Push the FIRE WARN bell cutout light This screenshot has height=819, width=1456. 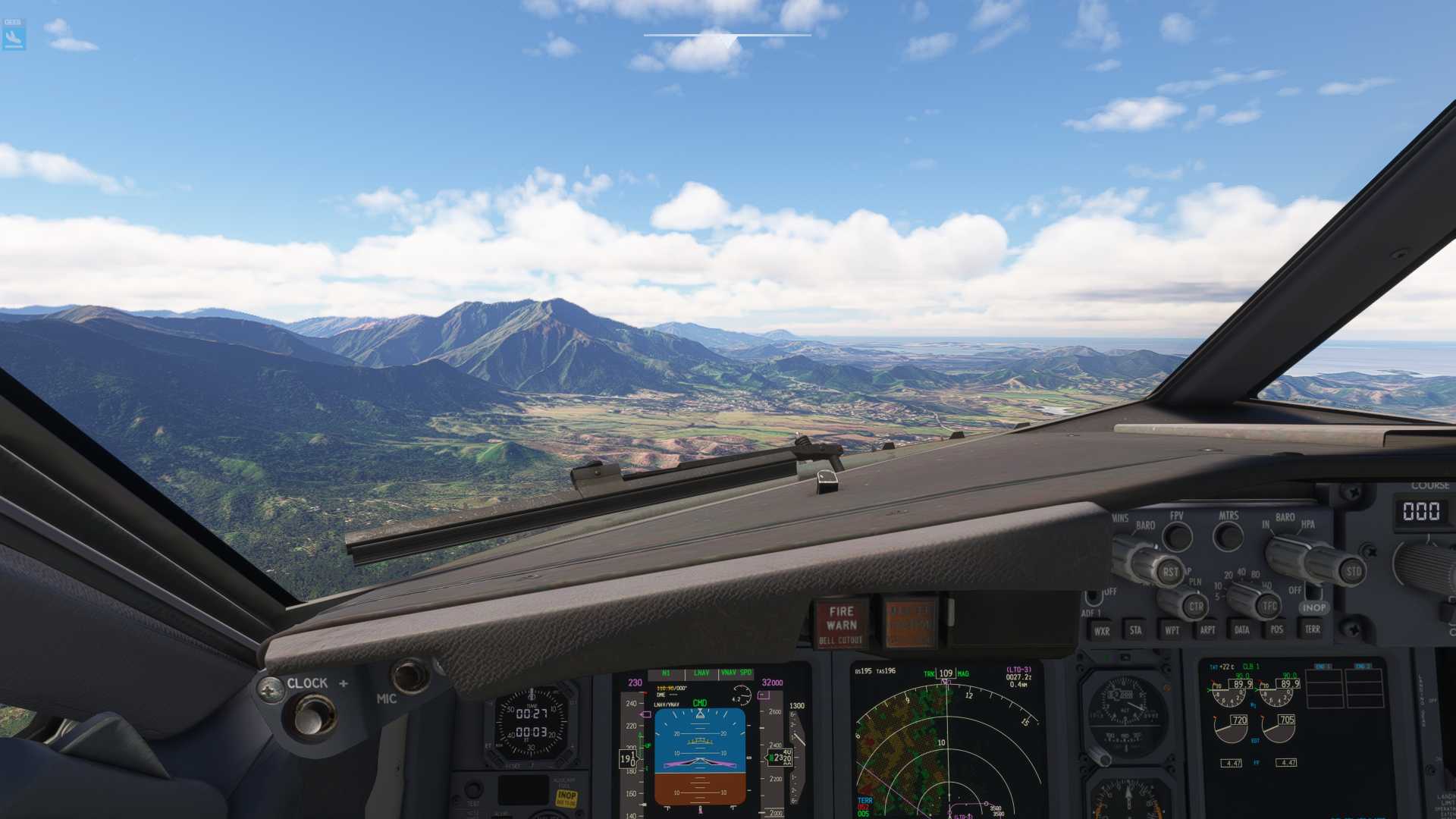point(841,624)
